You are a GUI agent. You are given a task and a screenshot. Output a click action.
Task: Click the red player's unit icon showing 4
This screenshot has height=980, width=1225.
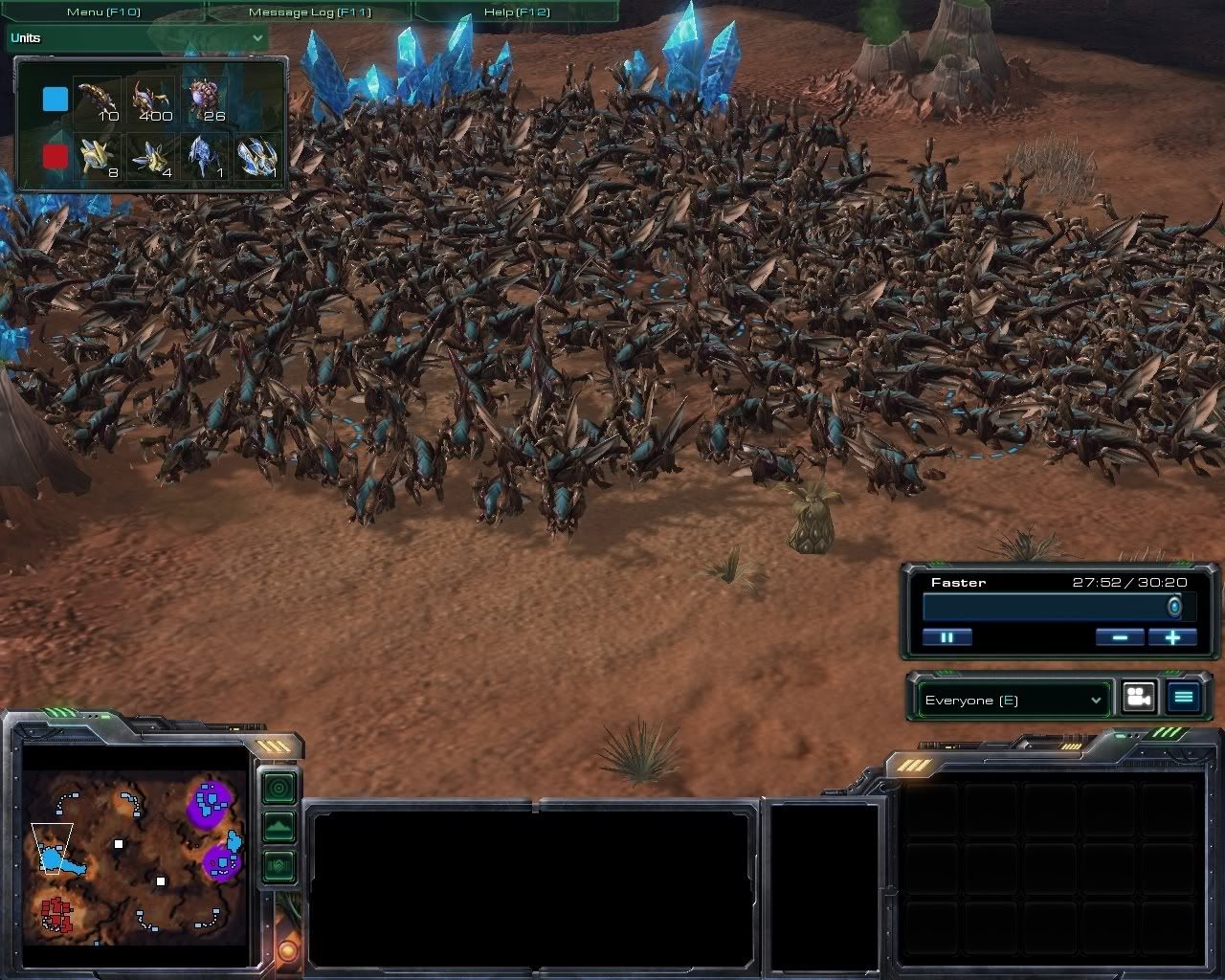[151, 155]
